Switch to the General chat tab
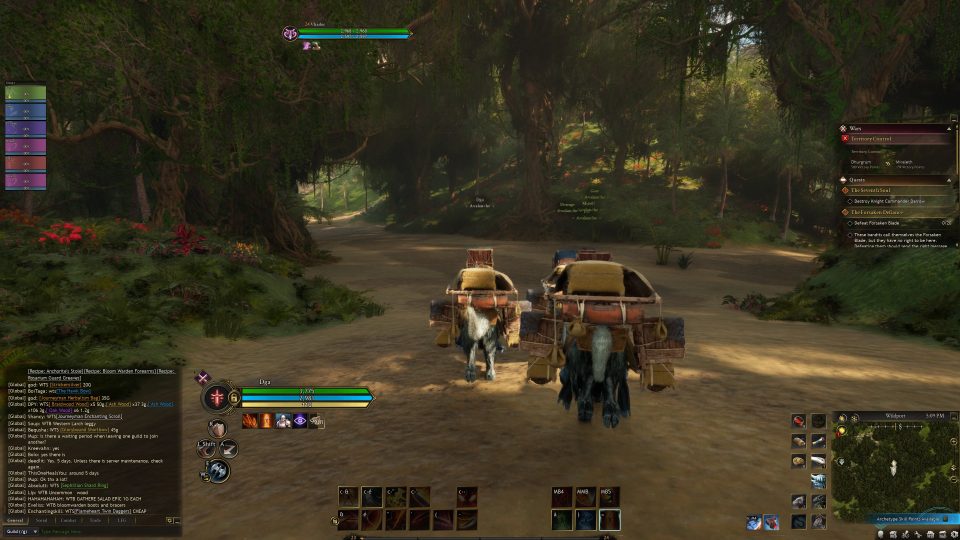This screenshot has height=540, width=960. [16, 520]
